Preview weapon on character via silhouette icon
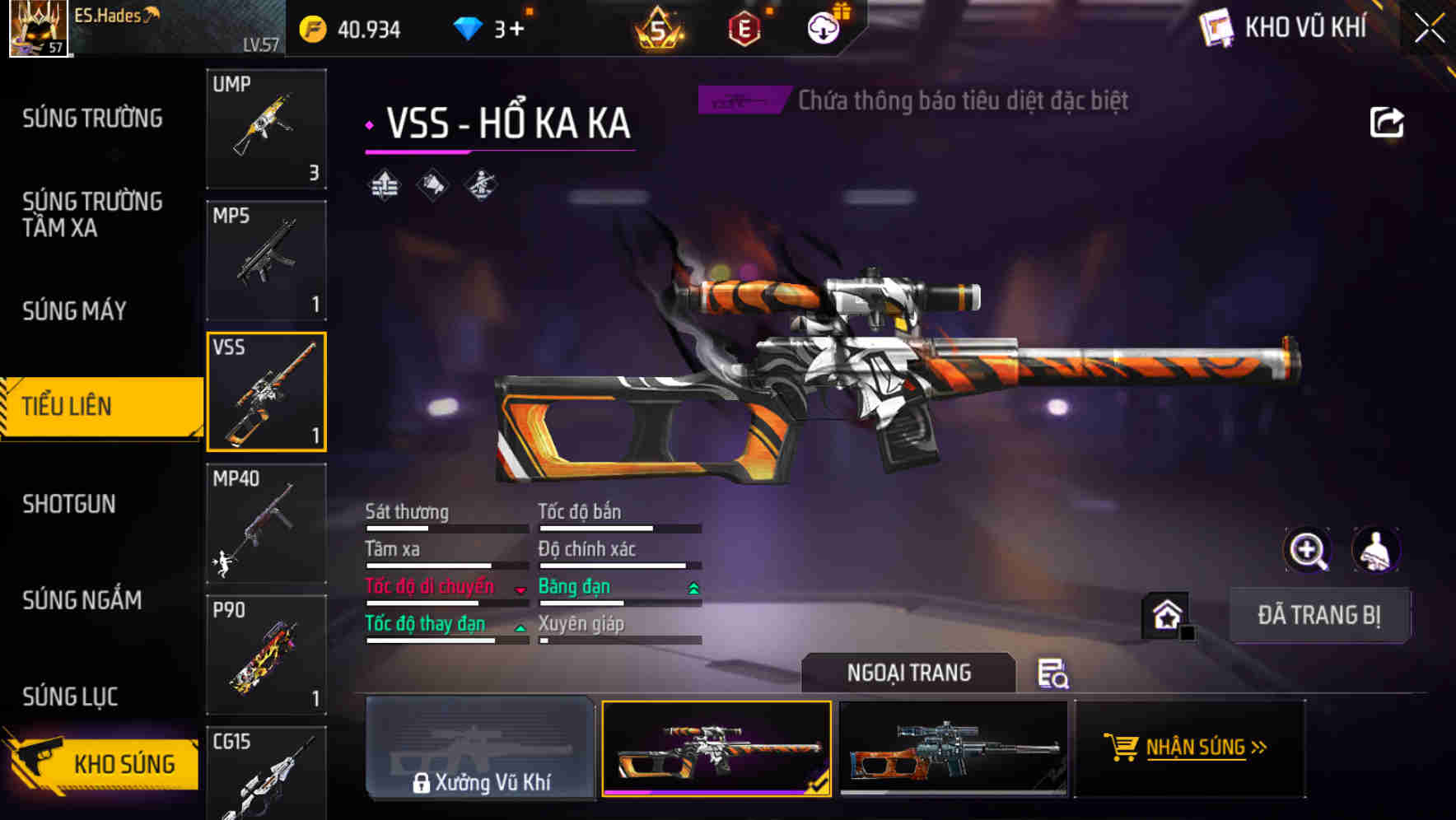 pos(1378,550)
